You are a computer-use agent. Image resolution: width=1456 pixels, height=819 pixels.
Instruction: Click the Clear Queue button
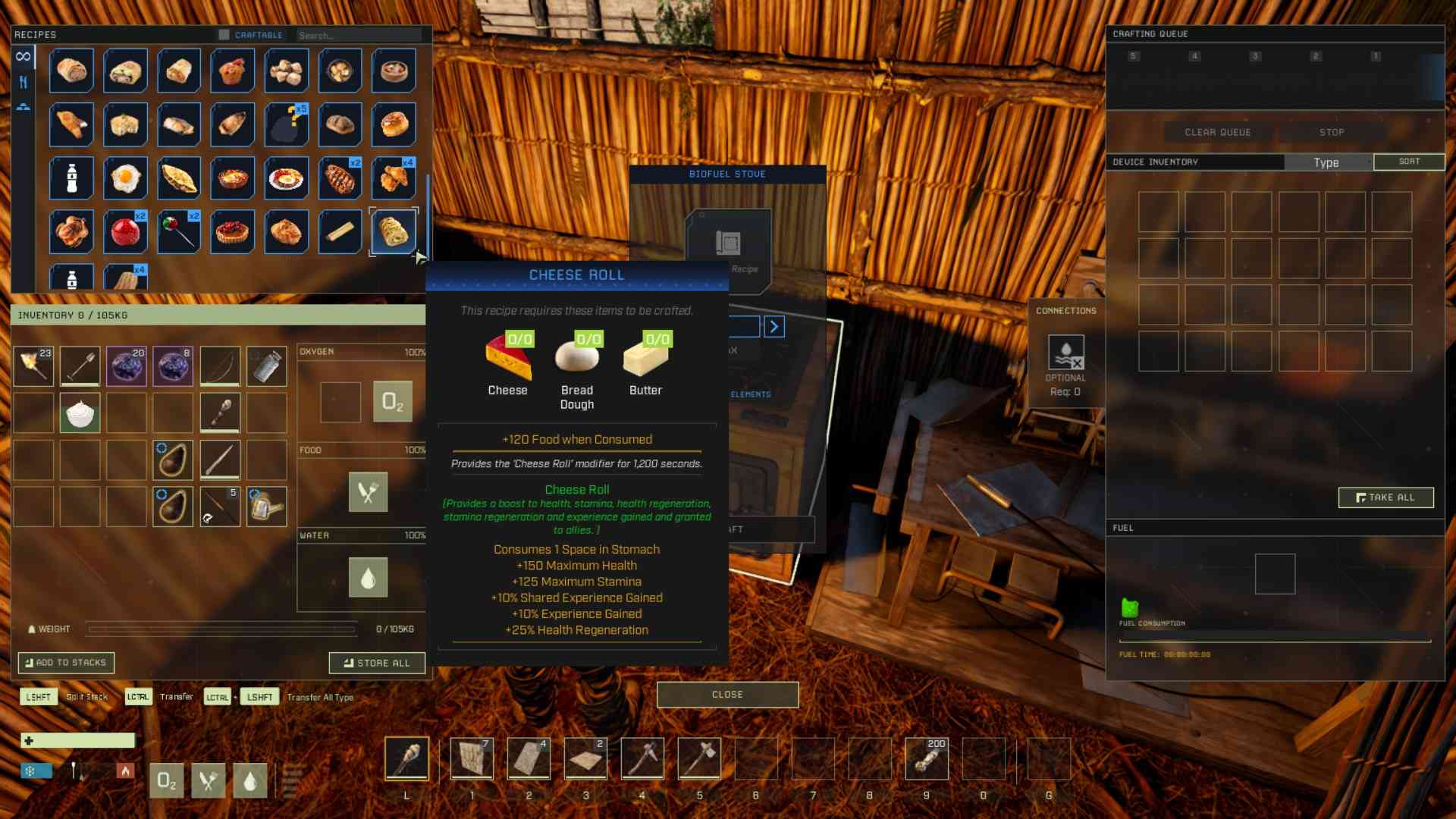pos(1217,132)
